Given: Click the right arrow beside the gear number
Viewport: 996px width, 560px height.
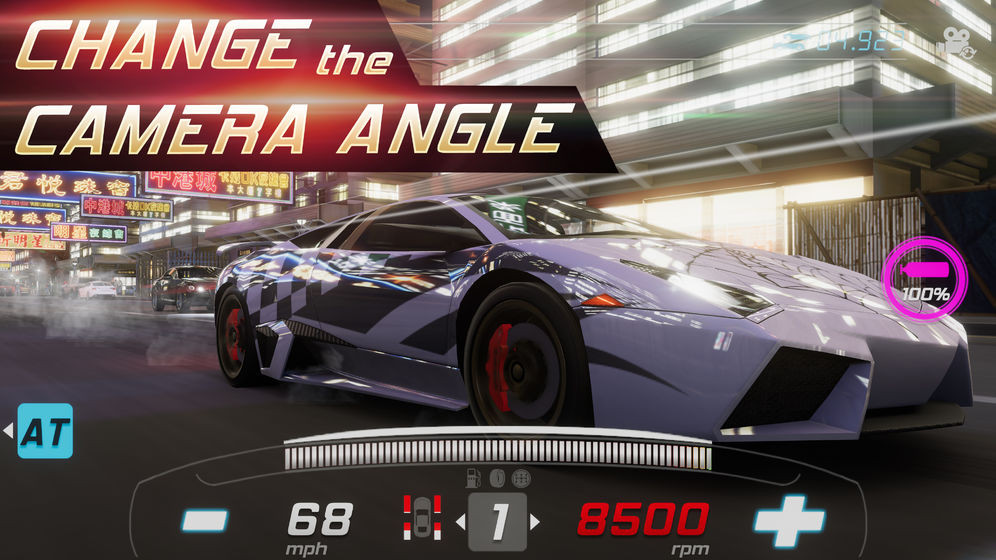Looking at the screenshot, I should (x=535, y=521).
